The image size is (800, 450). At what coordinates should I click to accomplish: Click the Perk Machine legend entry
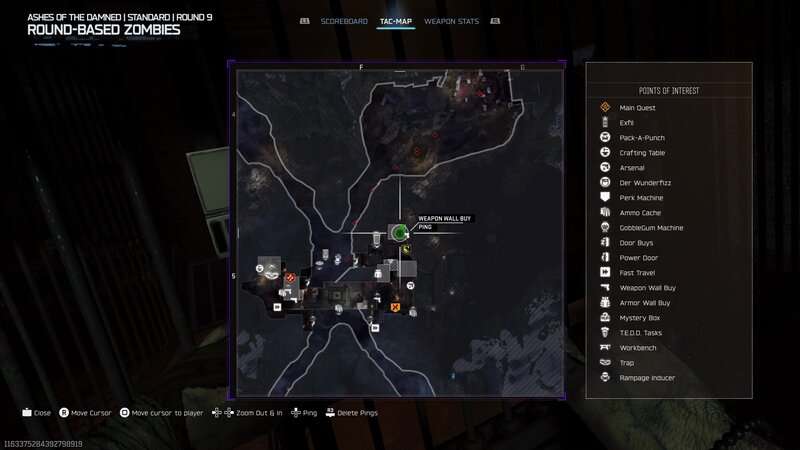[x=641, y=198]
